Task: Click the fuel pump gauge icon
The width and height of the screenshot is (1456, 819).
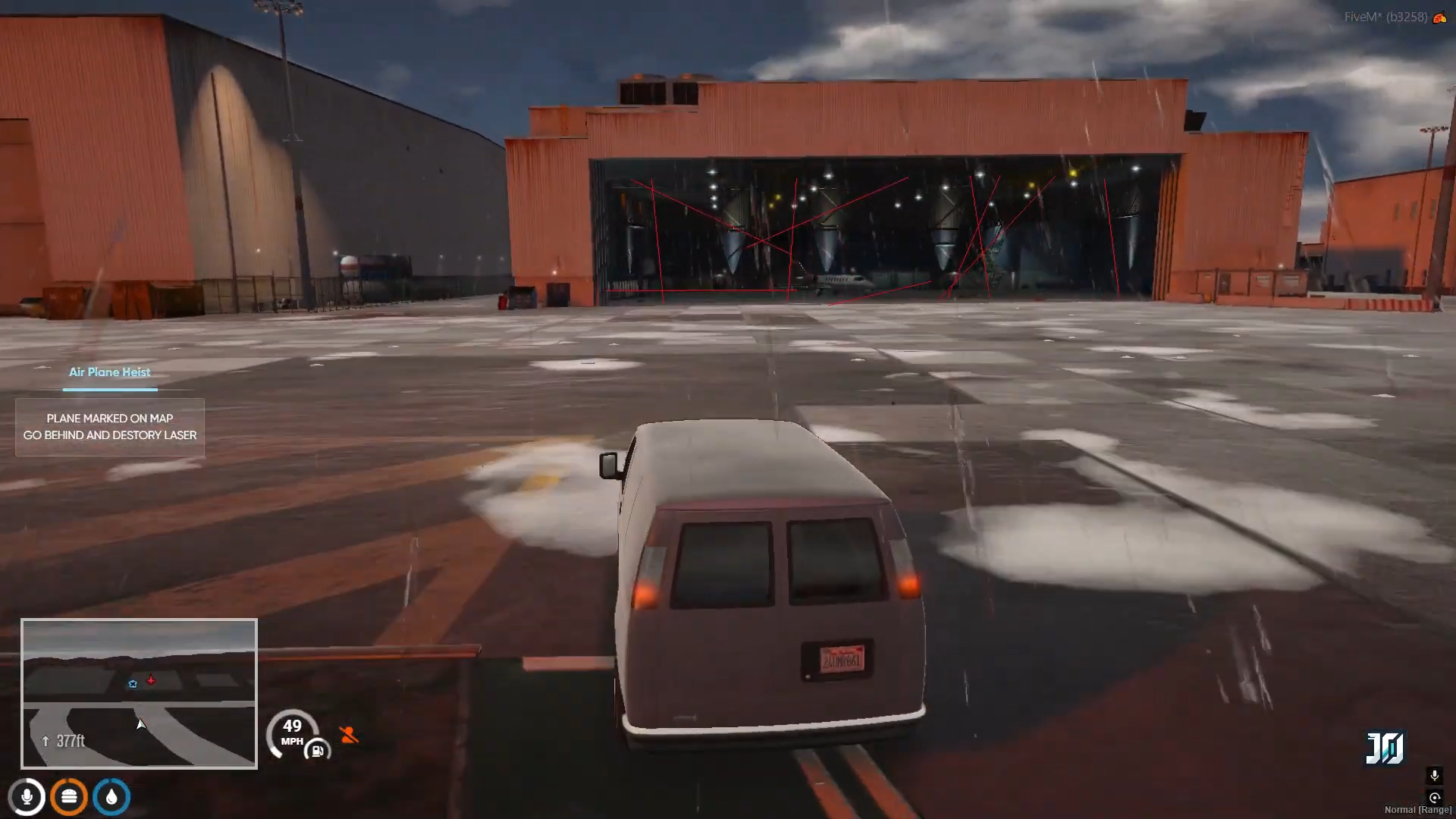Action: pyautogui.click(x=318, y=751)
